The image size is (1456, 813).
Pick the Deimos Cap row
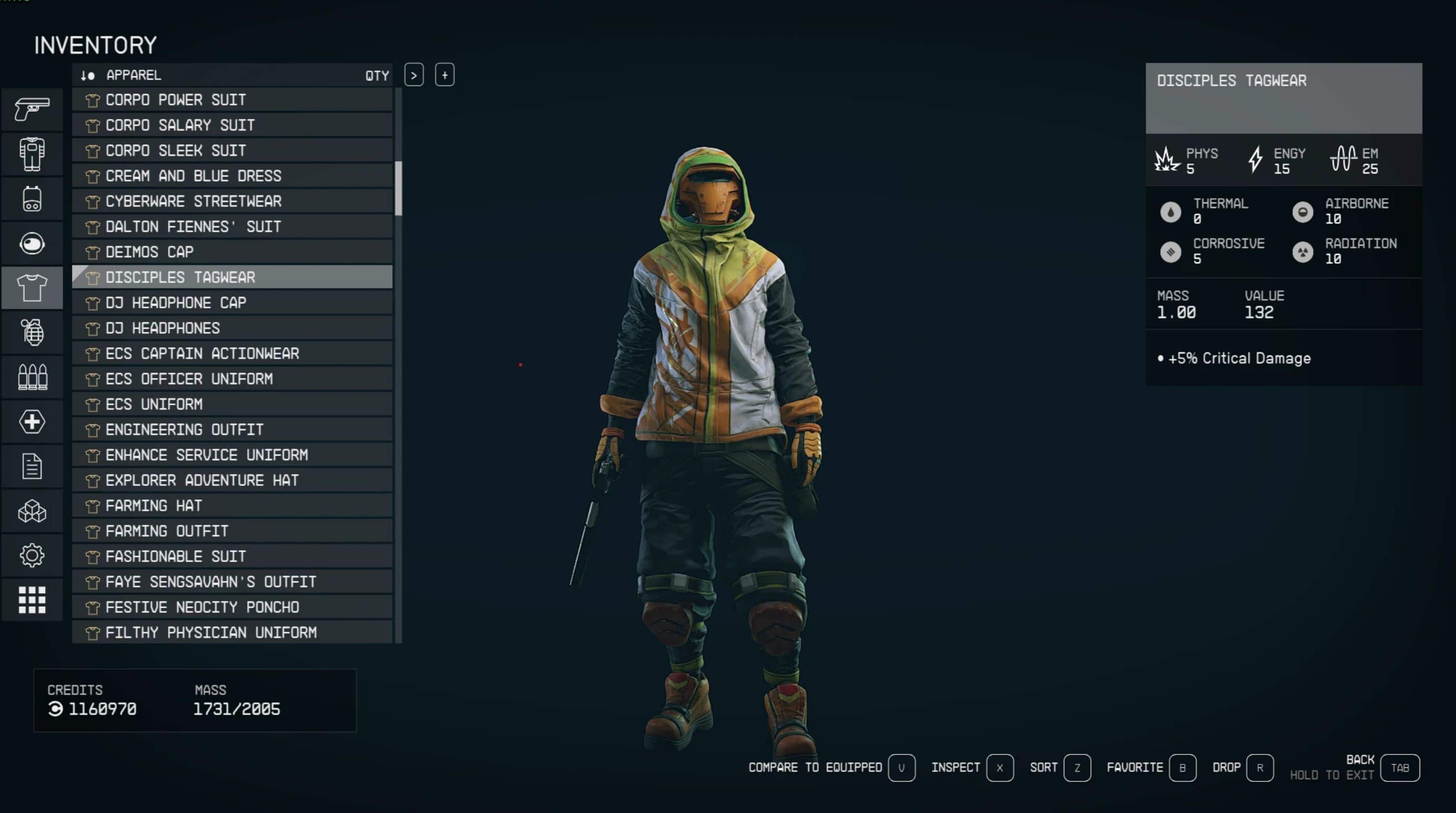[232, 252]
